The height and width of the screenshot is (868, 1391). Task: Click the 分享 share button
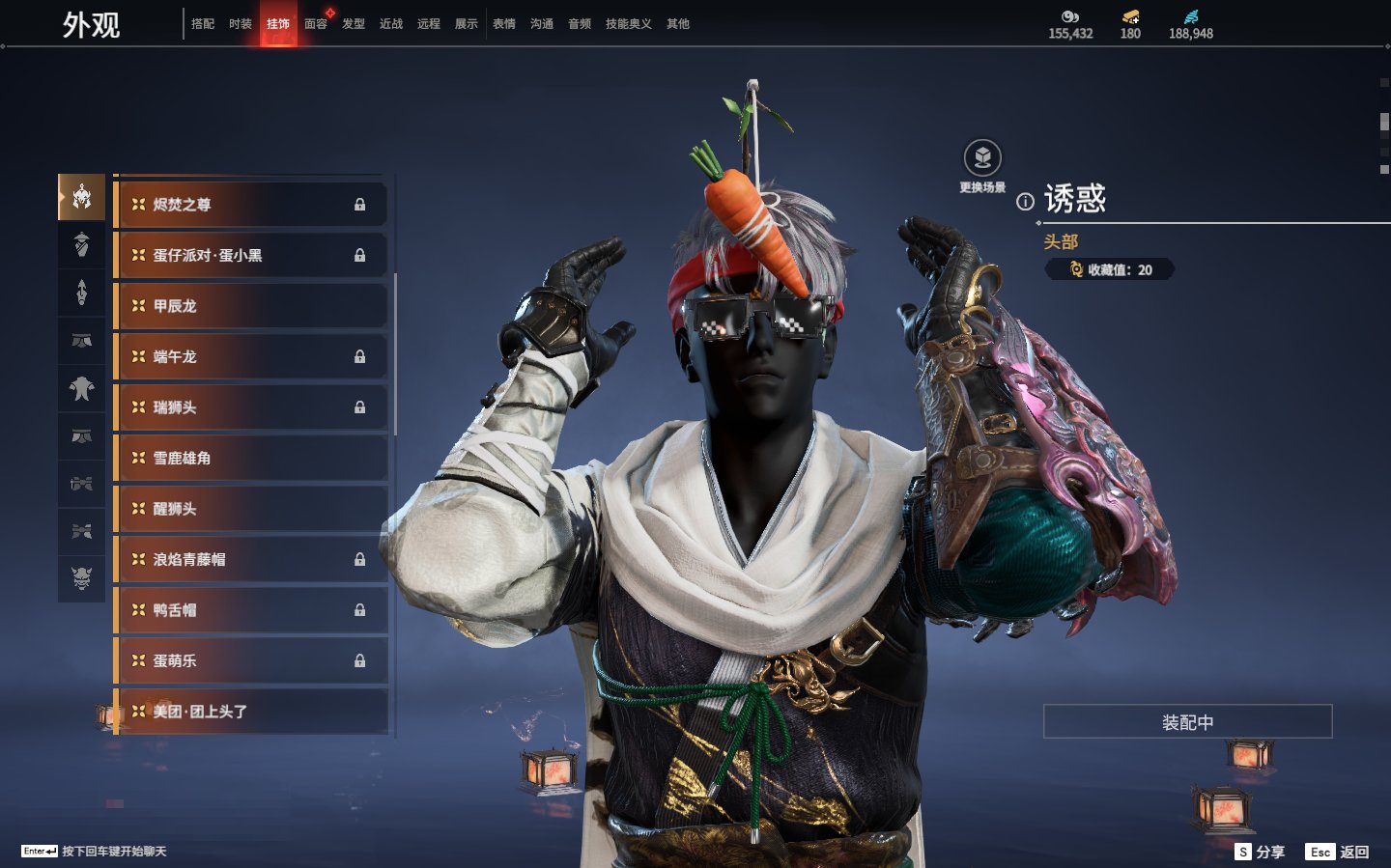click(1261, 852)
